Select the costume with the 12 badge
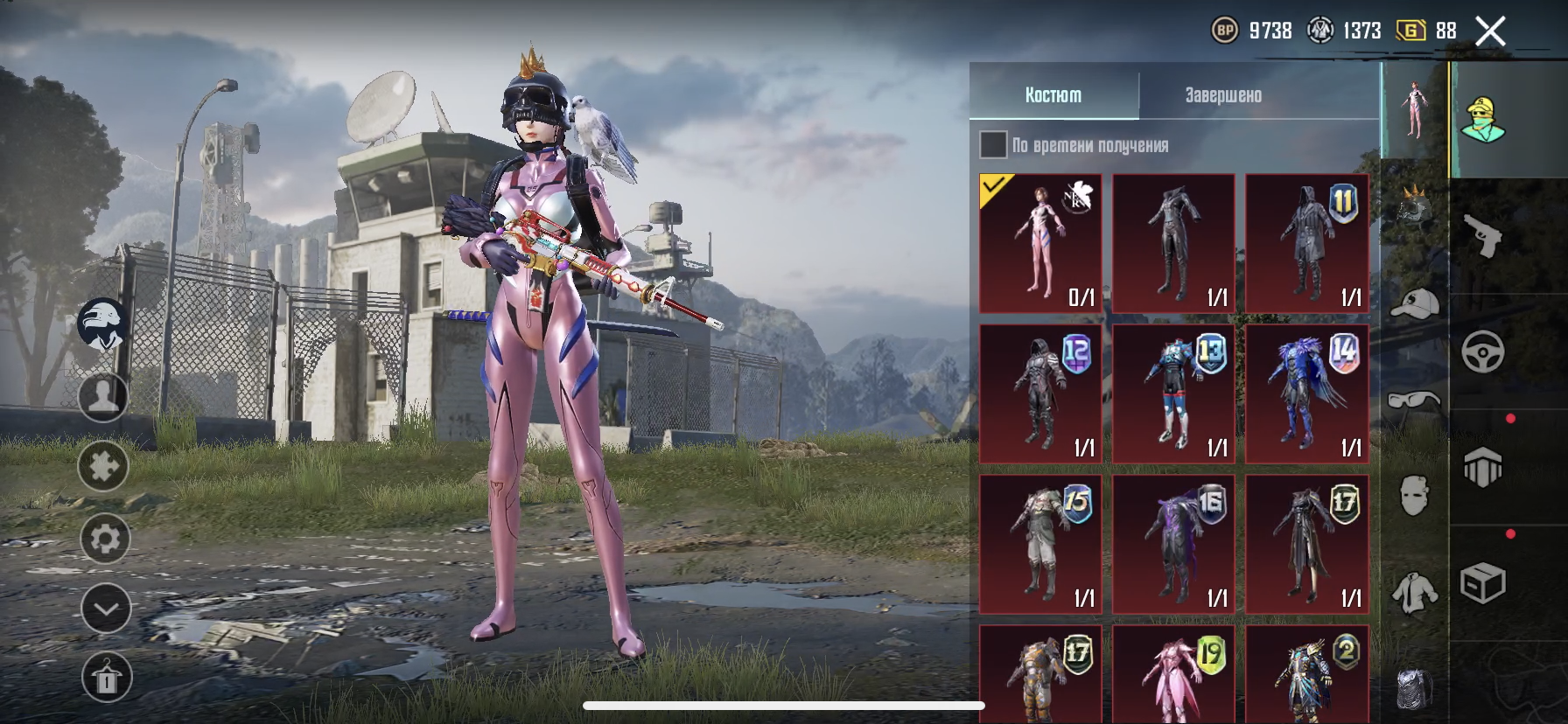Viewport: 1568px width, 724px height. [x=1040, y=393]
